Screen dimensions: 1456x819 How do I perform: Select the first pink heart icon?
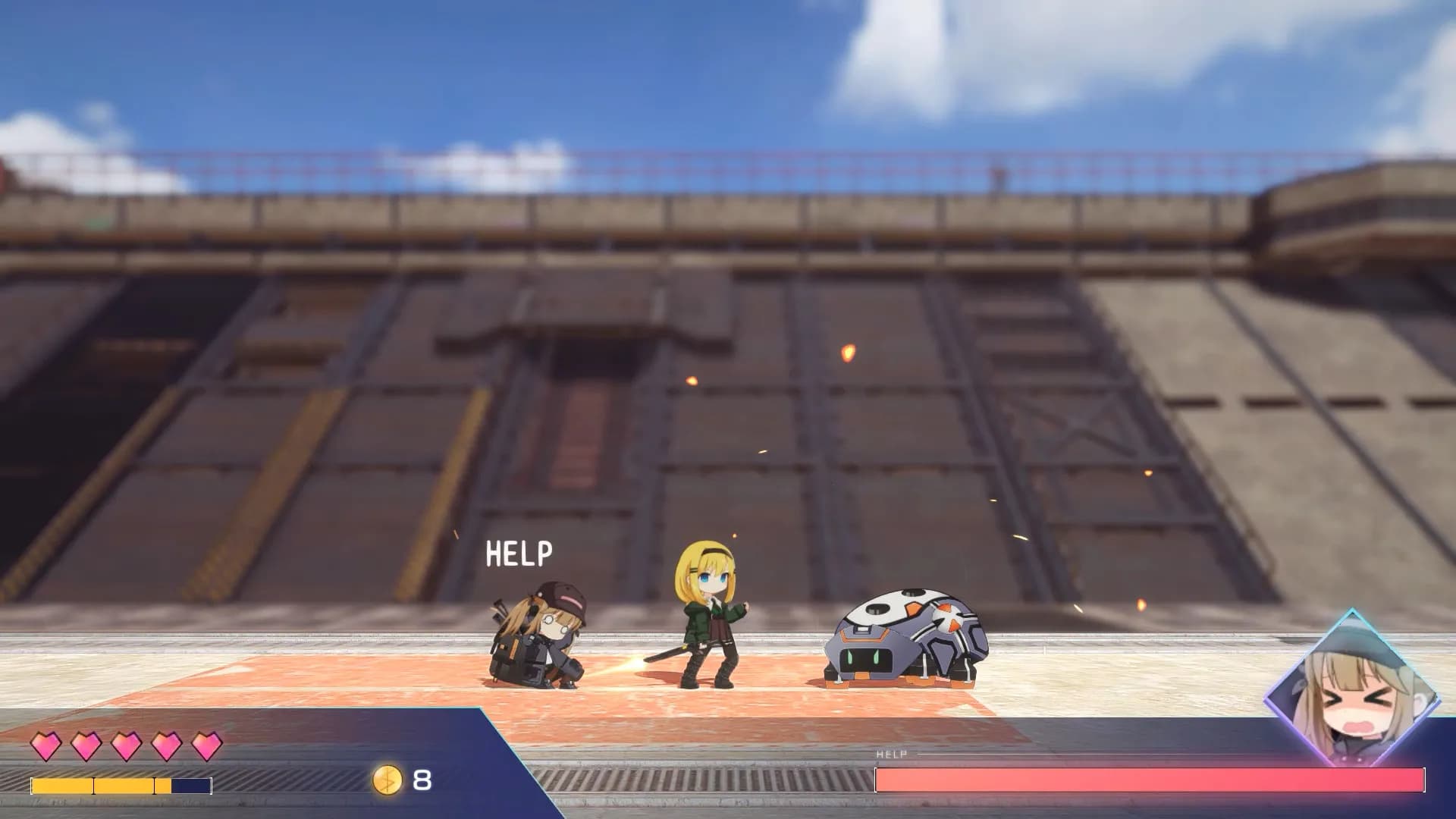[45, 746]
